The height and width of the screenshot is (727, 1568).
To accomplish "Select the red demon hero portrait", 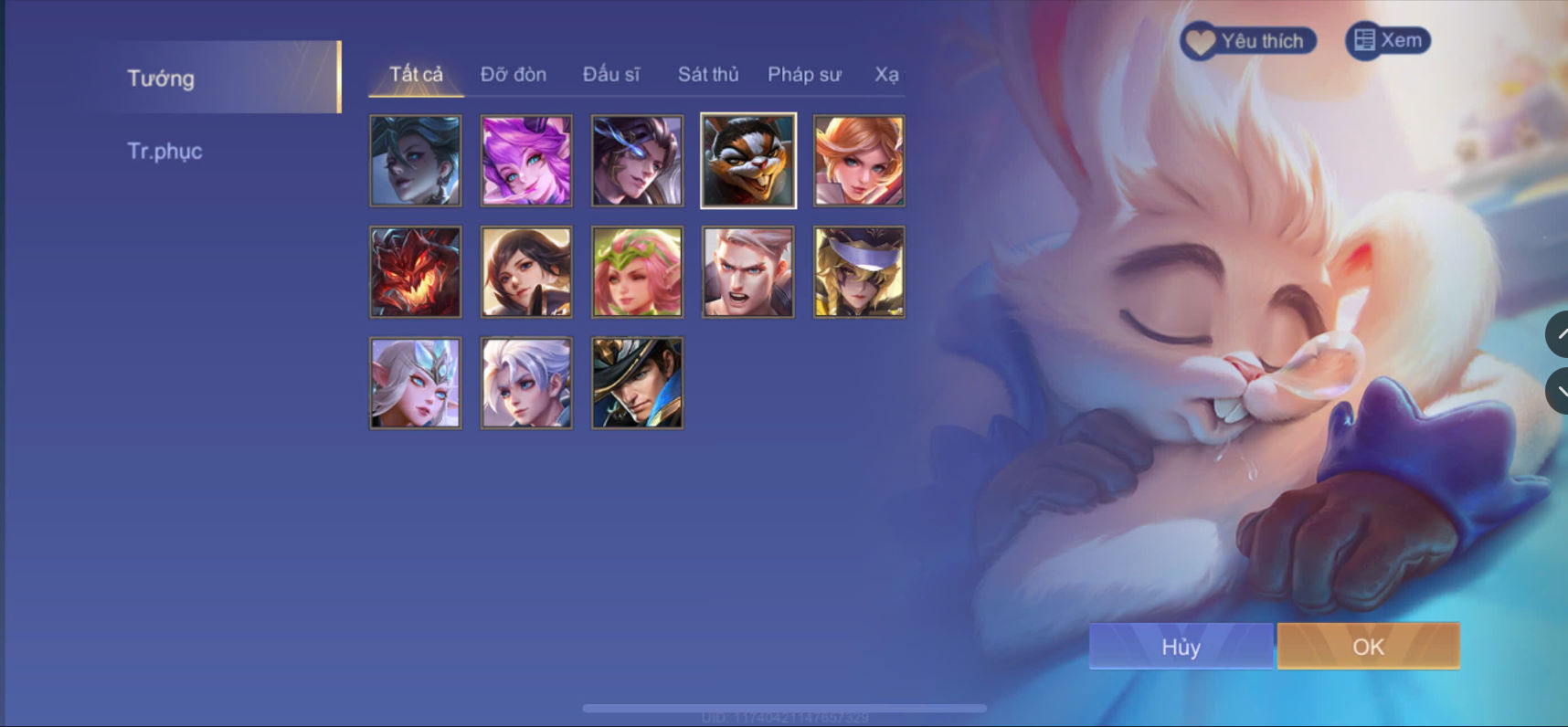I will pyautogui.click(x=415, y=271).
